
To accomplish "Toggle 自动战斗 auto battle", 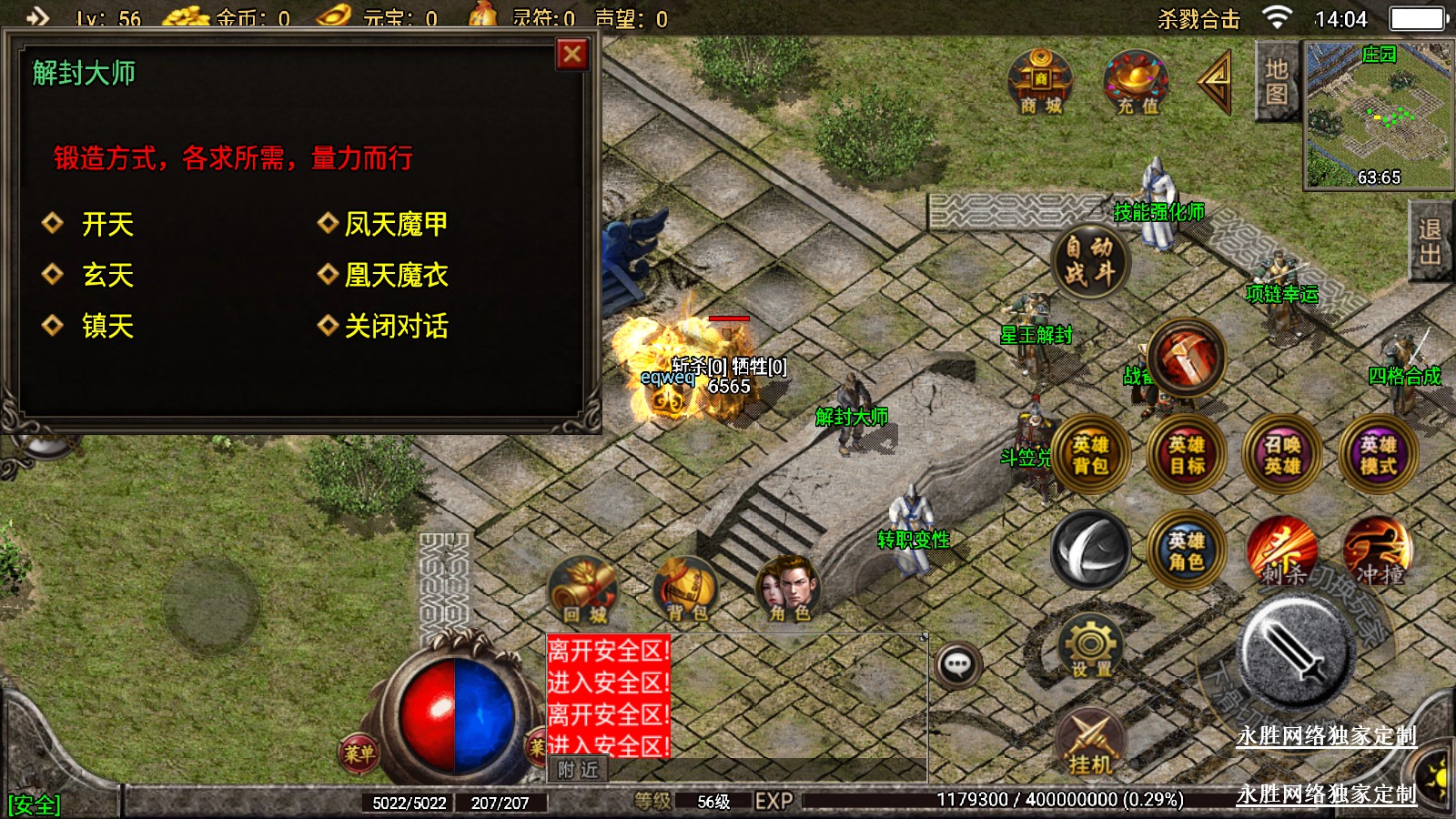I will click(x=1089, y=260).
